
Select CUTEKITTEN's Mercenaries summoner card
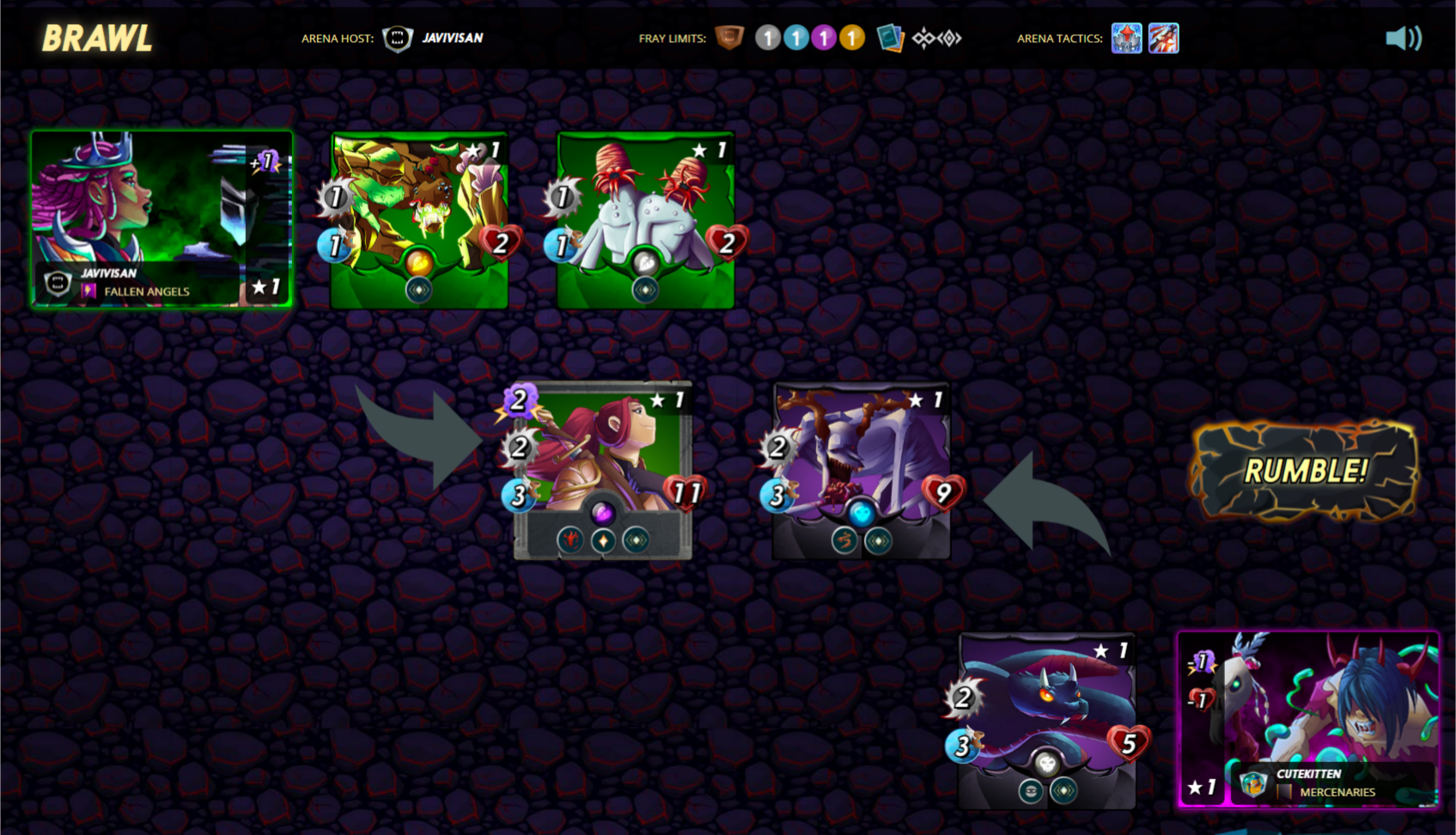1307,720
